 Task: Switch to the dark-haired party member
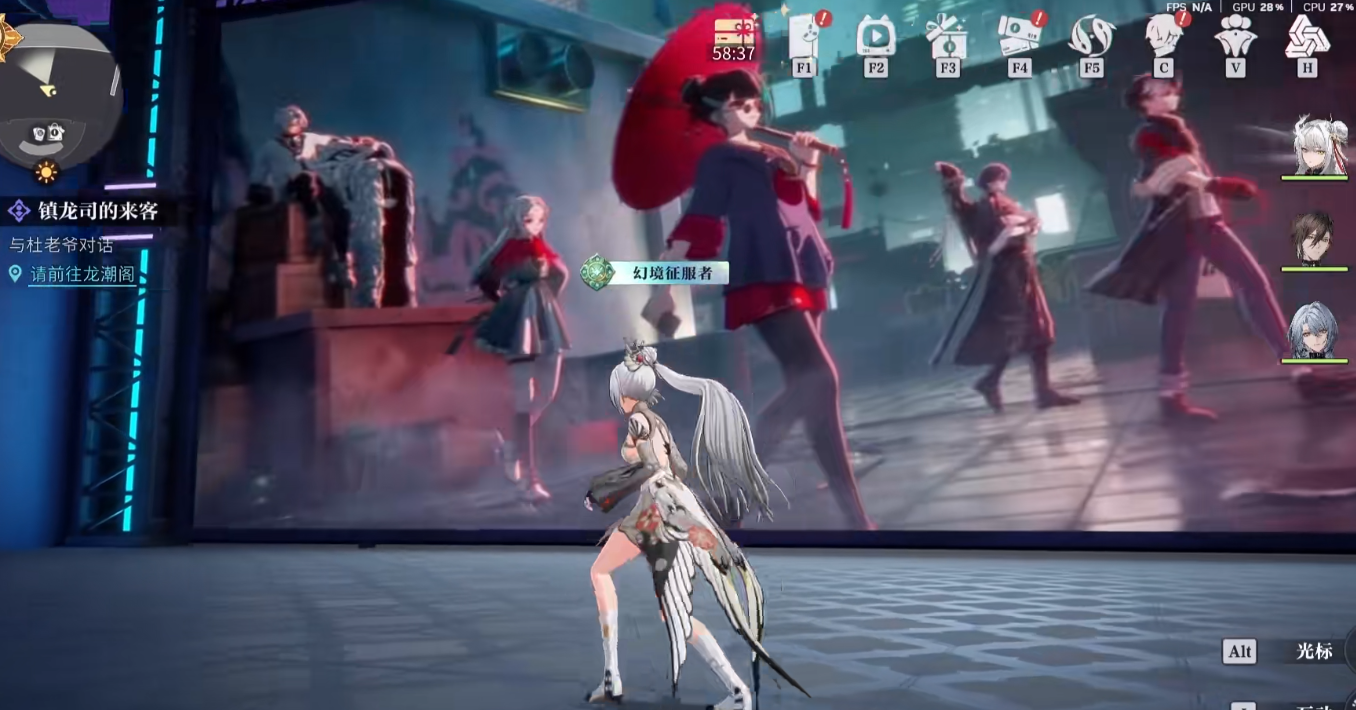tap(1315, 238)
